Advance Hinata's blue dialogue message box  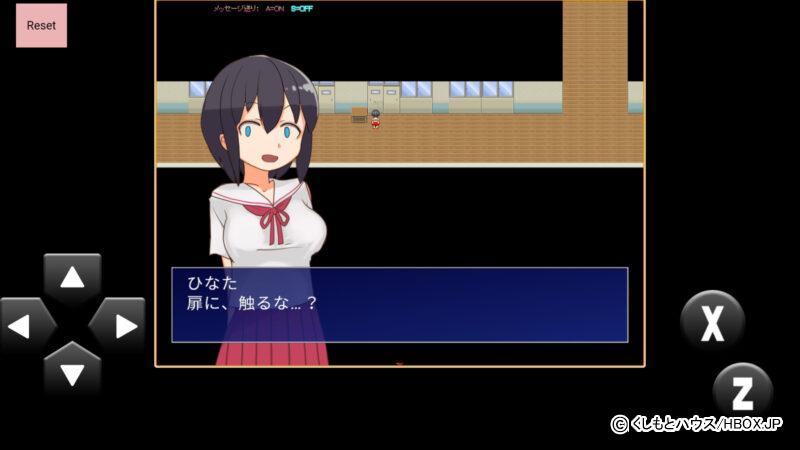[x=399, y=304]
